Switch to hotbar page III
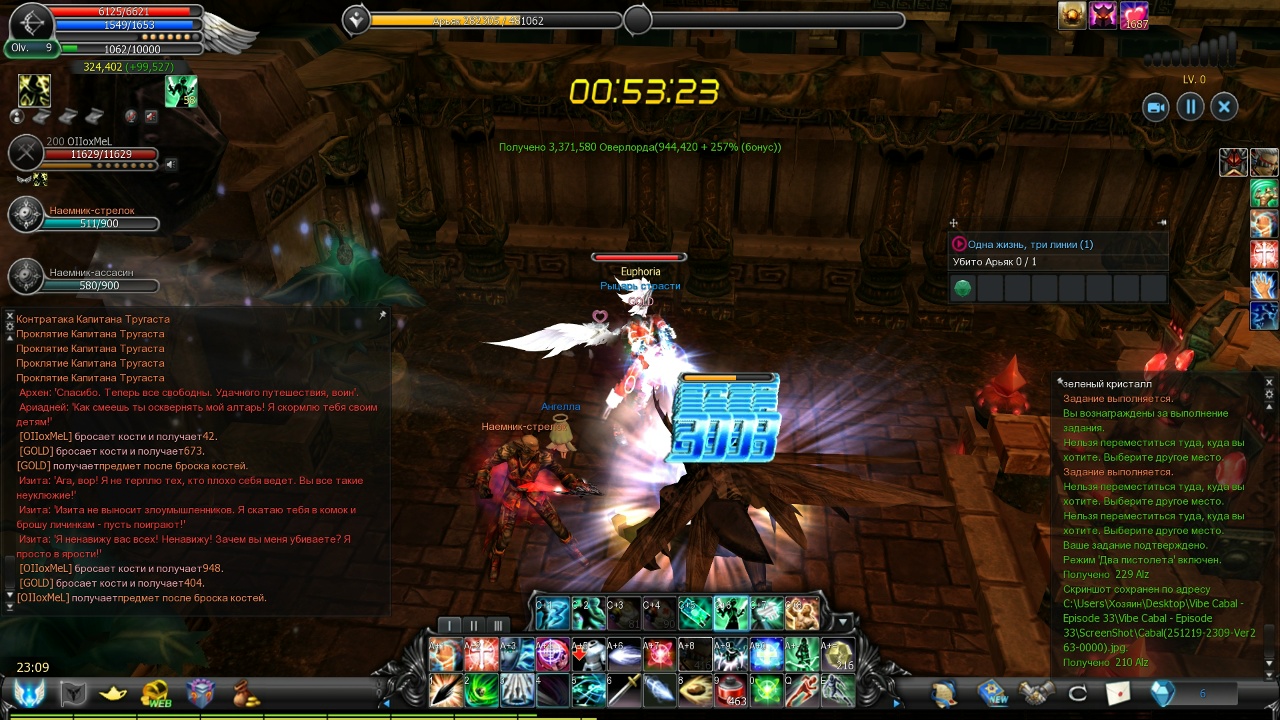The width and height of the screenshot is (1280, 720). click(x=498, y=626)
